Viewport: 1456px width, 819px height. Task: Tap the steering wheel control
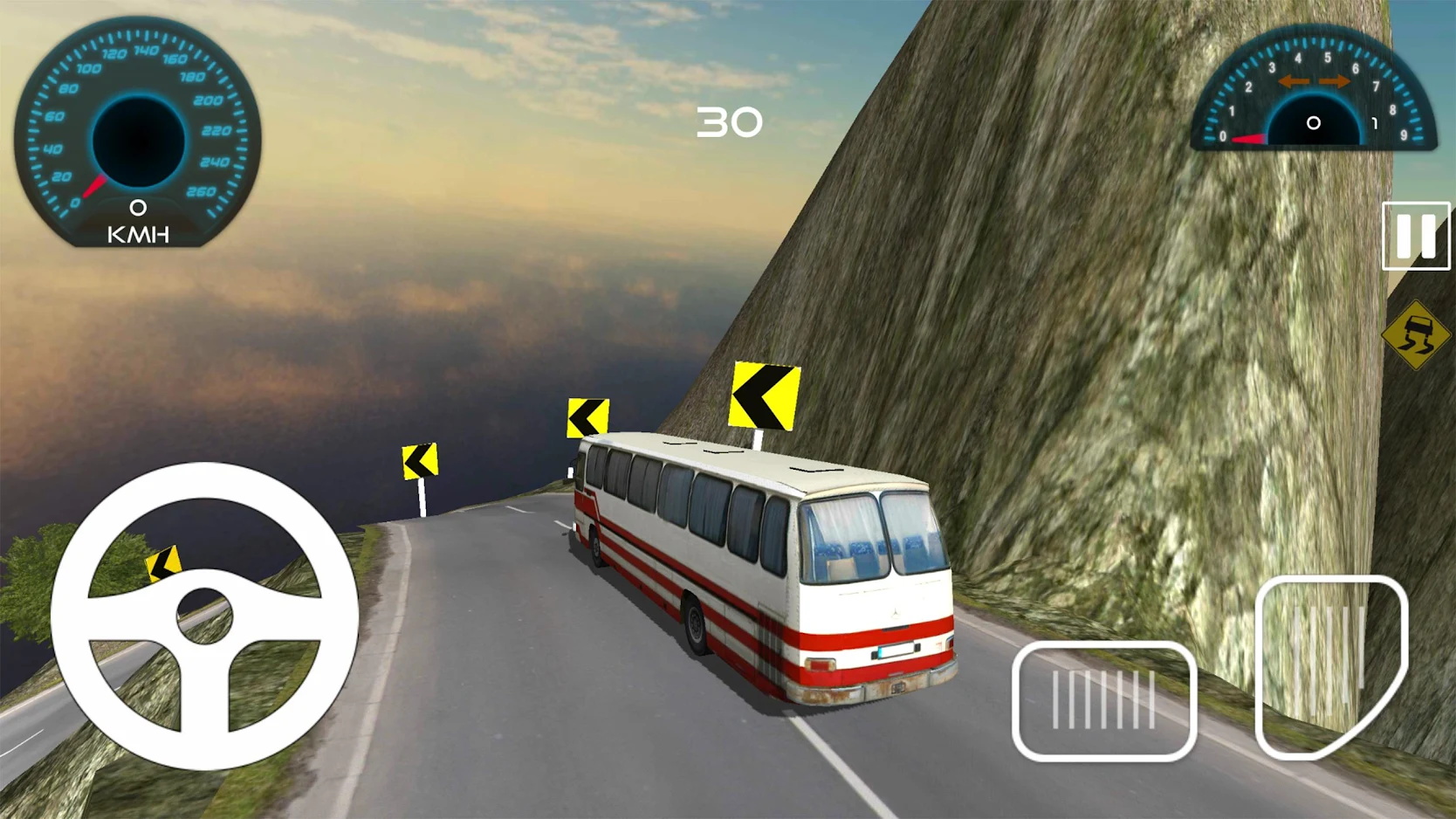point(205,616)
